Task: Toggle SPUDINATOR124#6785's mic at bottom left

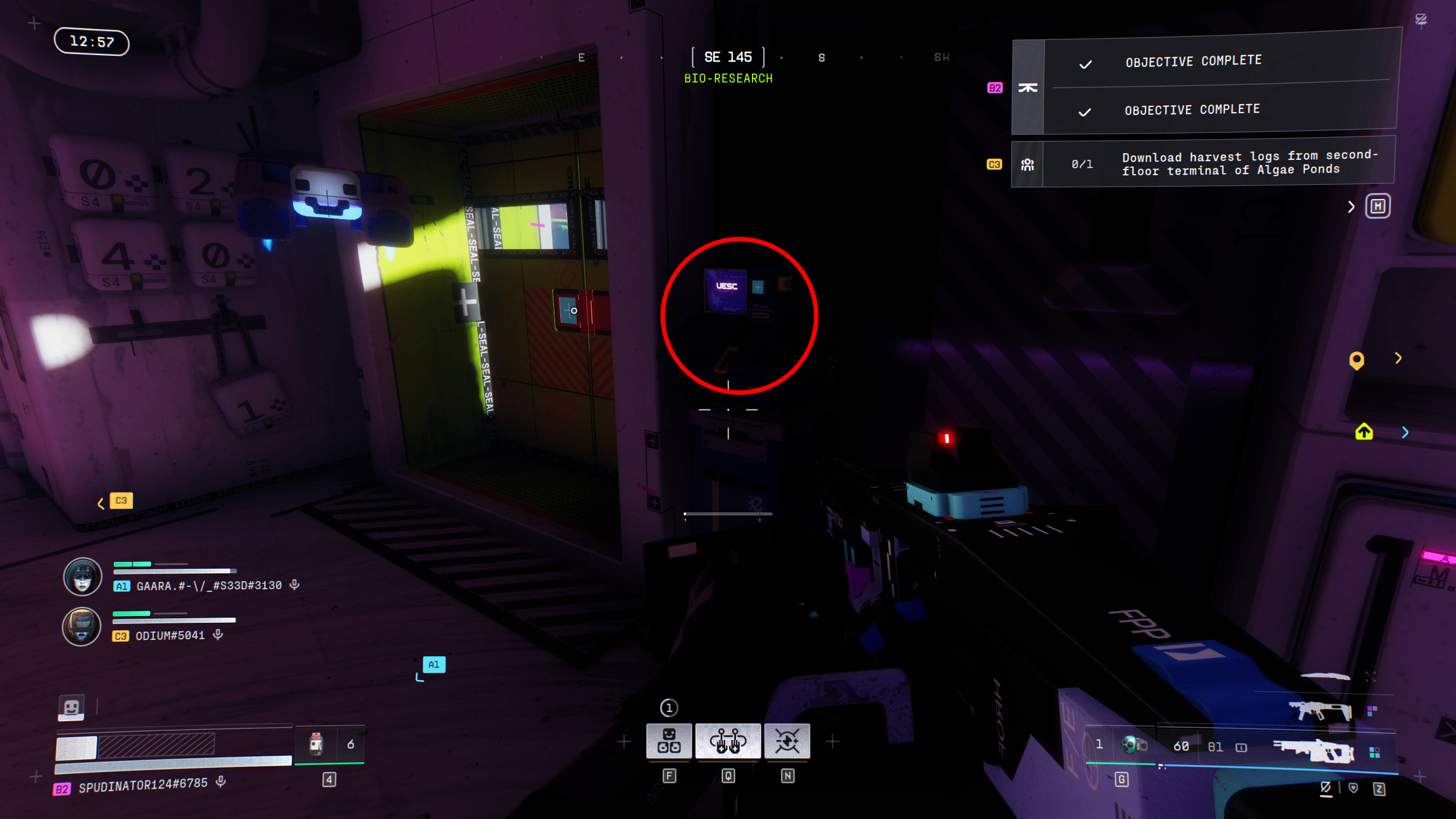Action: click(220, 781)
